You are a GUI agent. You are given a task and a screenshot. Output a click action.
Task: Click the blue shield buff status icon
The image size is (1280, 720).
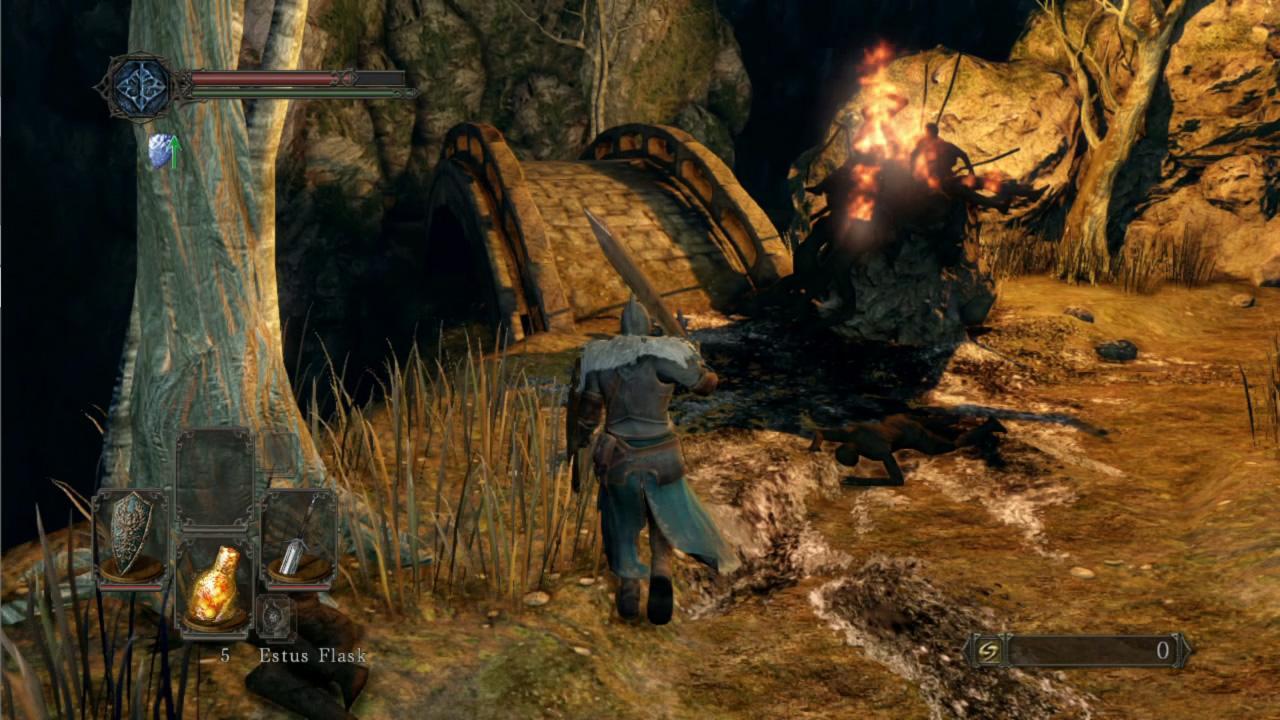tap(160, 150)
